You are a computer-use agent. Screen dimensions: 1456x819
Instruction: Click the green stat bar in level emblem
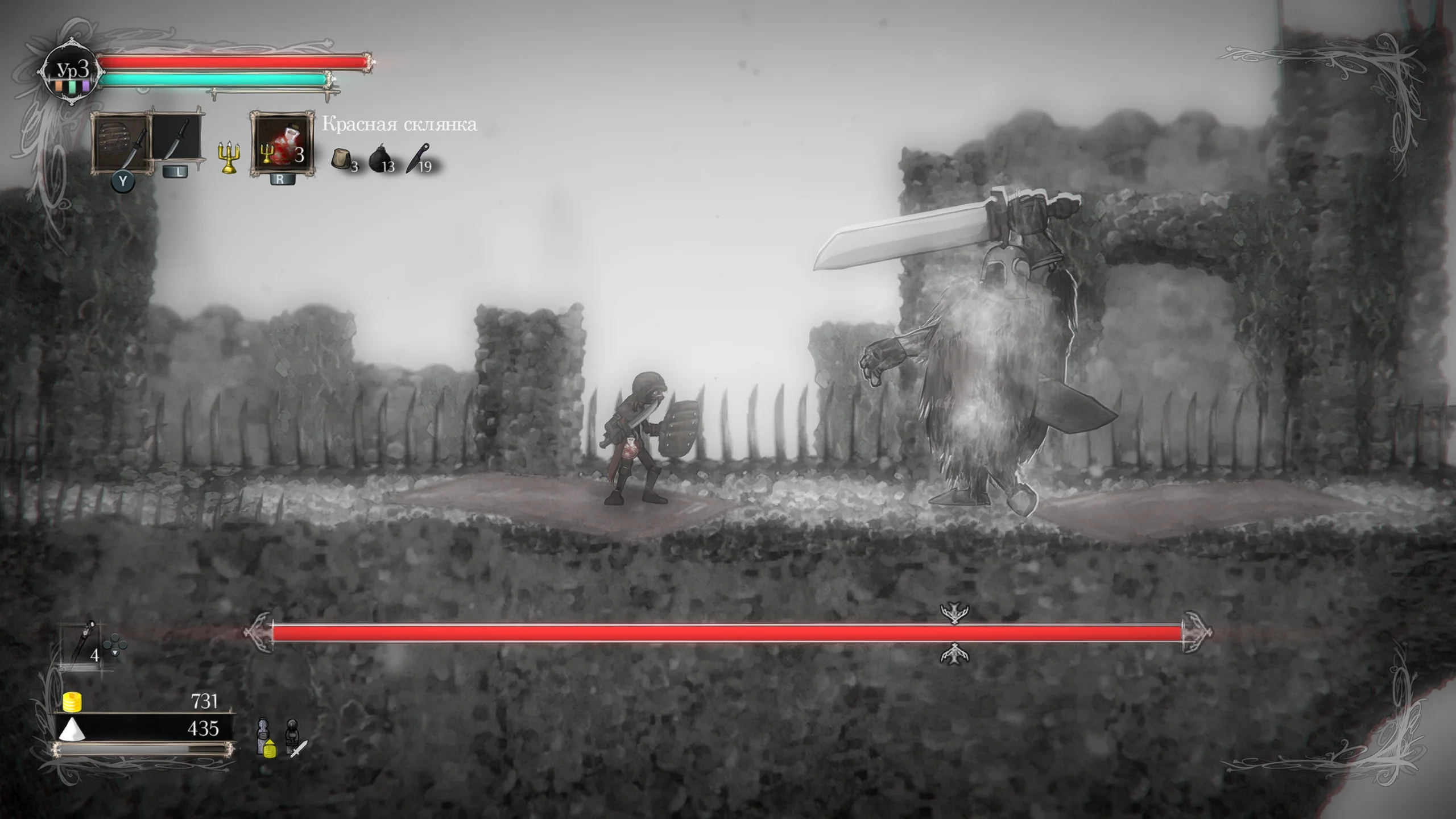point(73,85)
